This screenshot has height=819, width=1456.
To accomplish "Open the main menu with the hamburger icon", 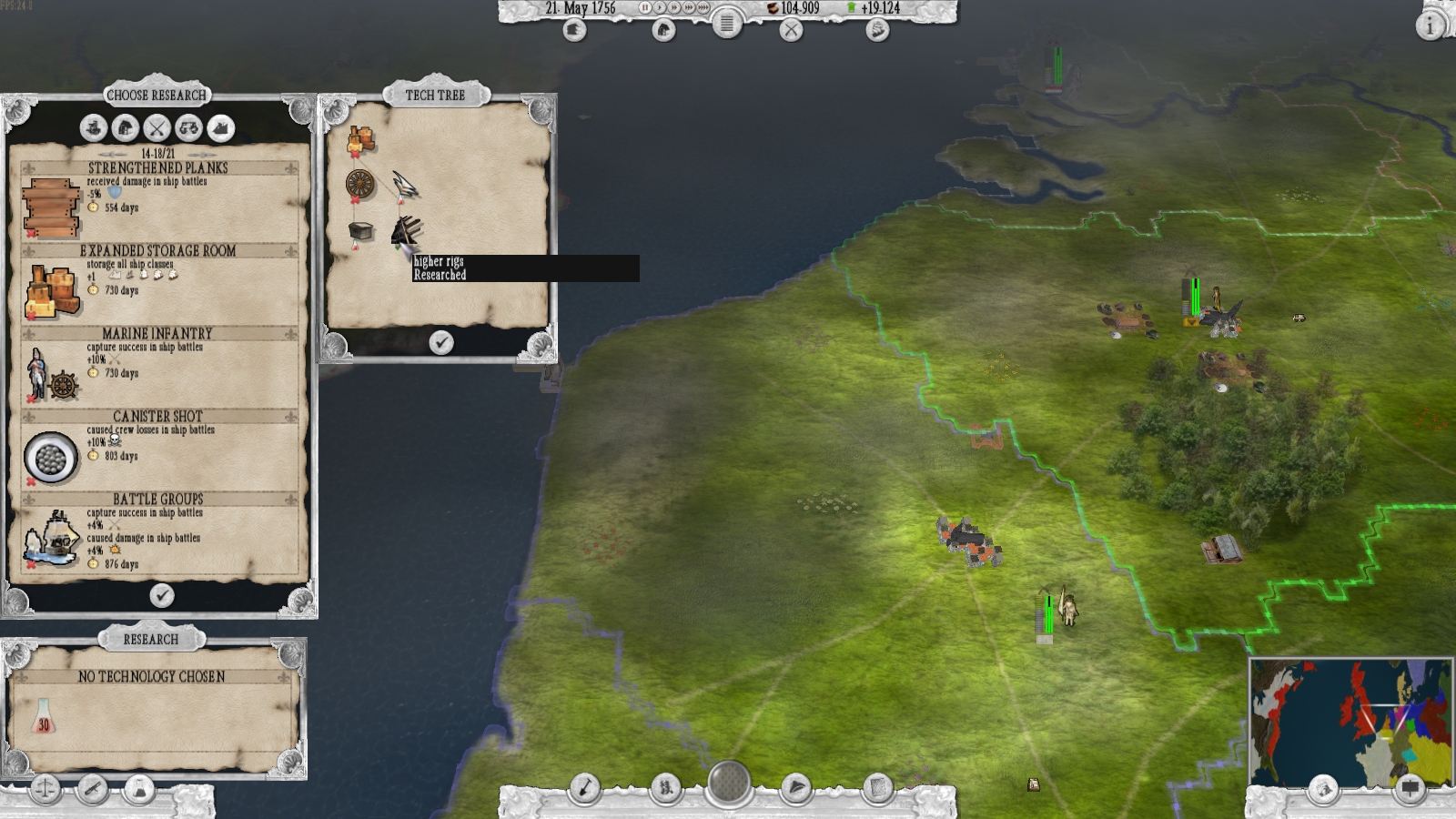I will [x=728, y=25].
